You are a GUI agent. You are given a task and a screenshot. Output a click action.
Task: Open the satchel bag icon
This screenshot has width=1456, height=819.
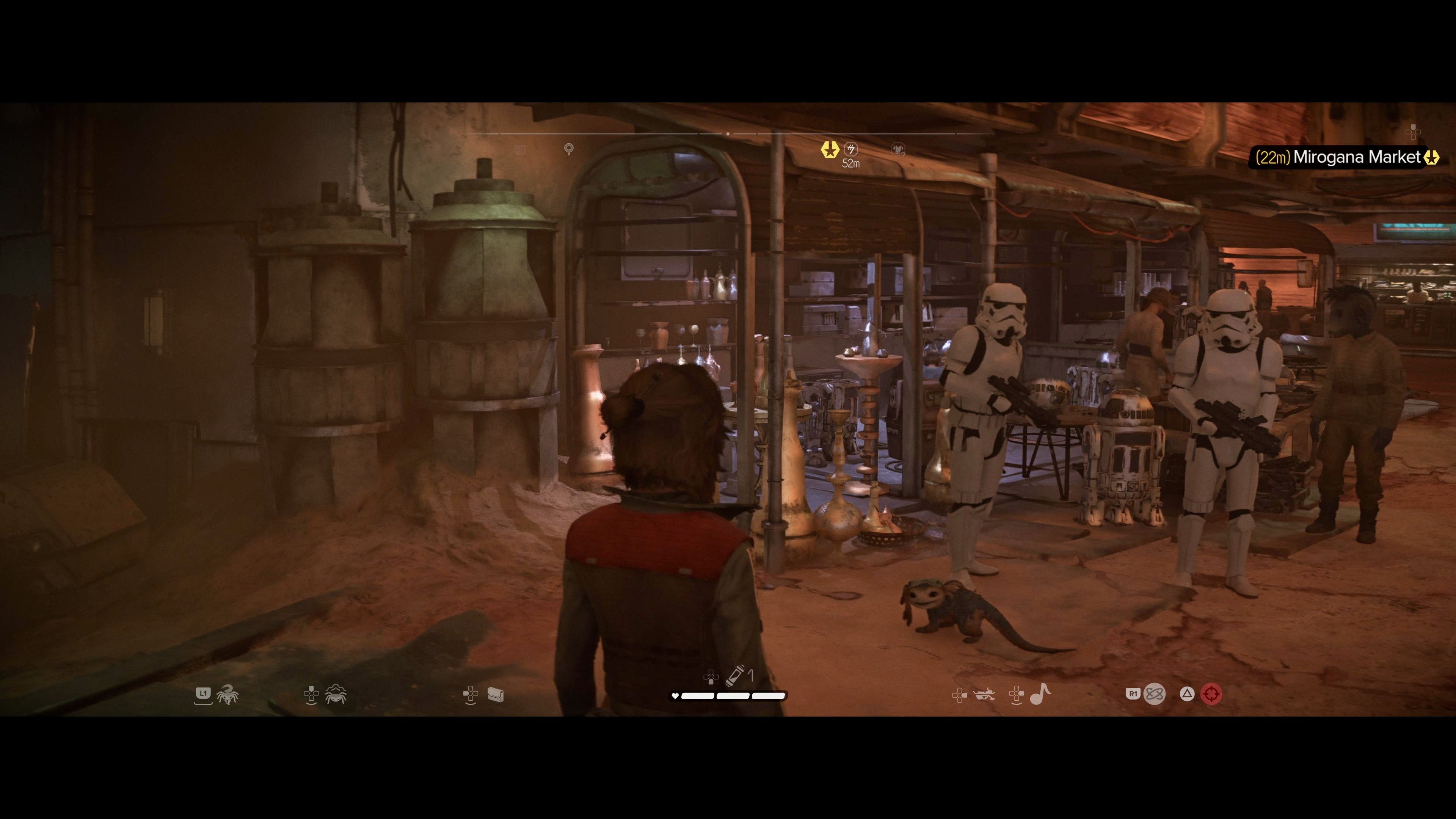point(495,694)
